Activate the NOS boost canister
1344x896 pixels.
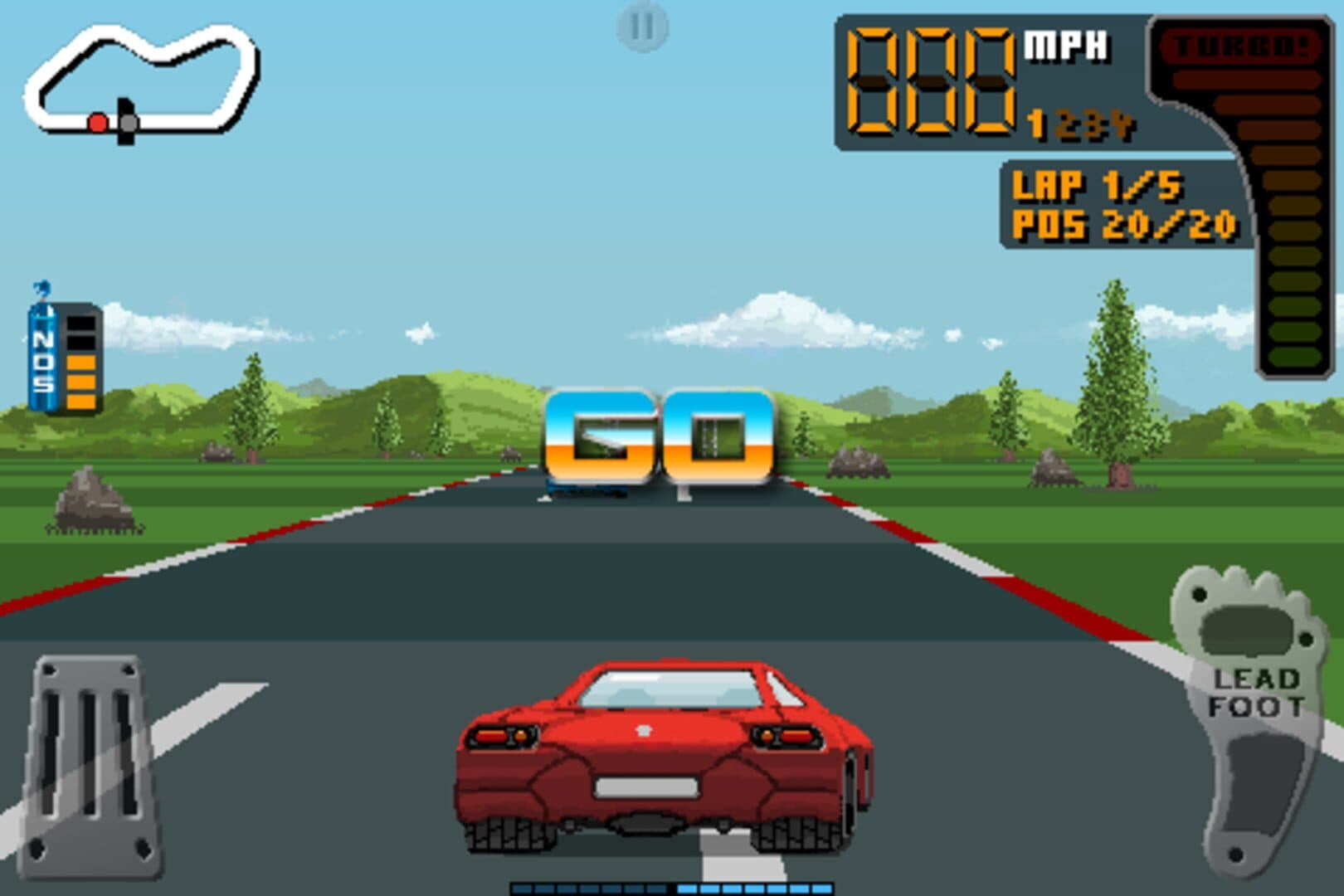tap(65, 354)
